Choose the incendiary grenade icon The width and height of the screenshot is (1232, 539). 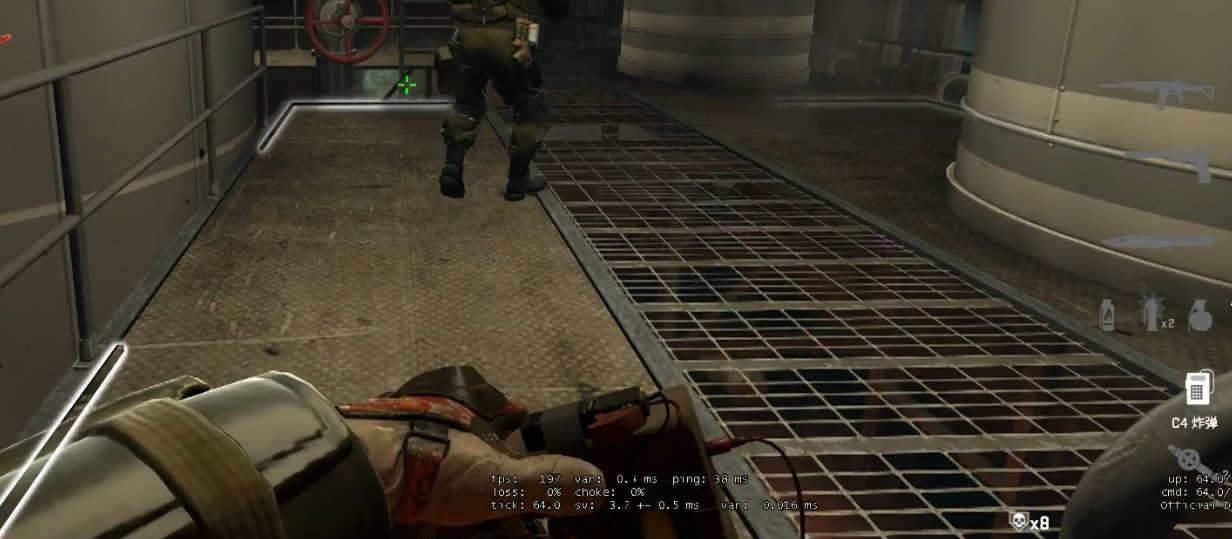[1108, 315]
